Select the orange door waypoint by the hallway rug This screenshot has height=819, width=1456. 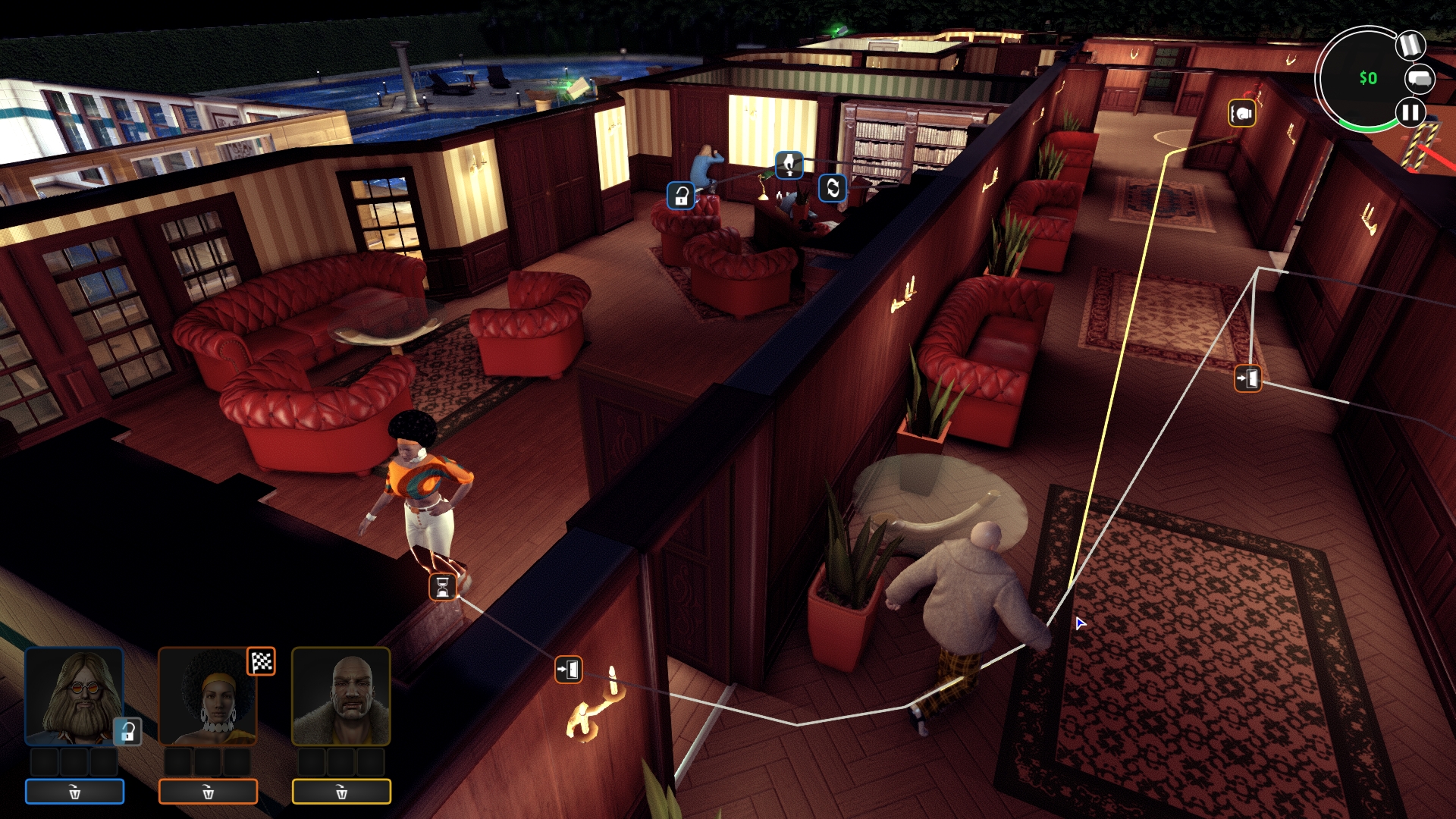click(x=1247, y=378)
